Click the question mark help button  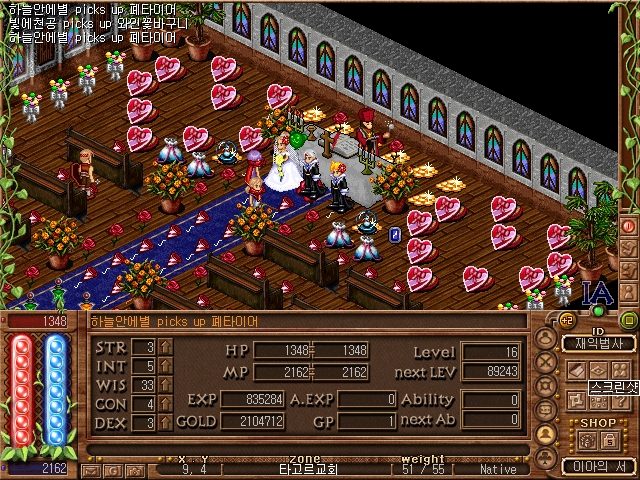621,401
